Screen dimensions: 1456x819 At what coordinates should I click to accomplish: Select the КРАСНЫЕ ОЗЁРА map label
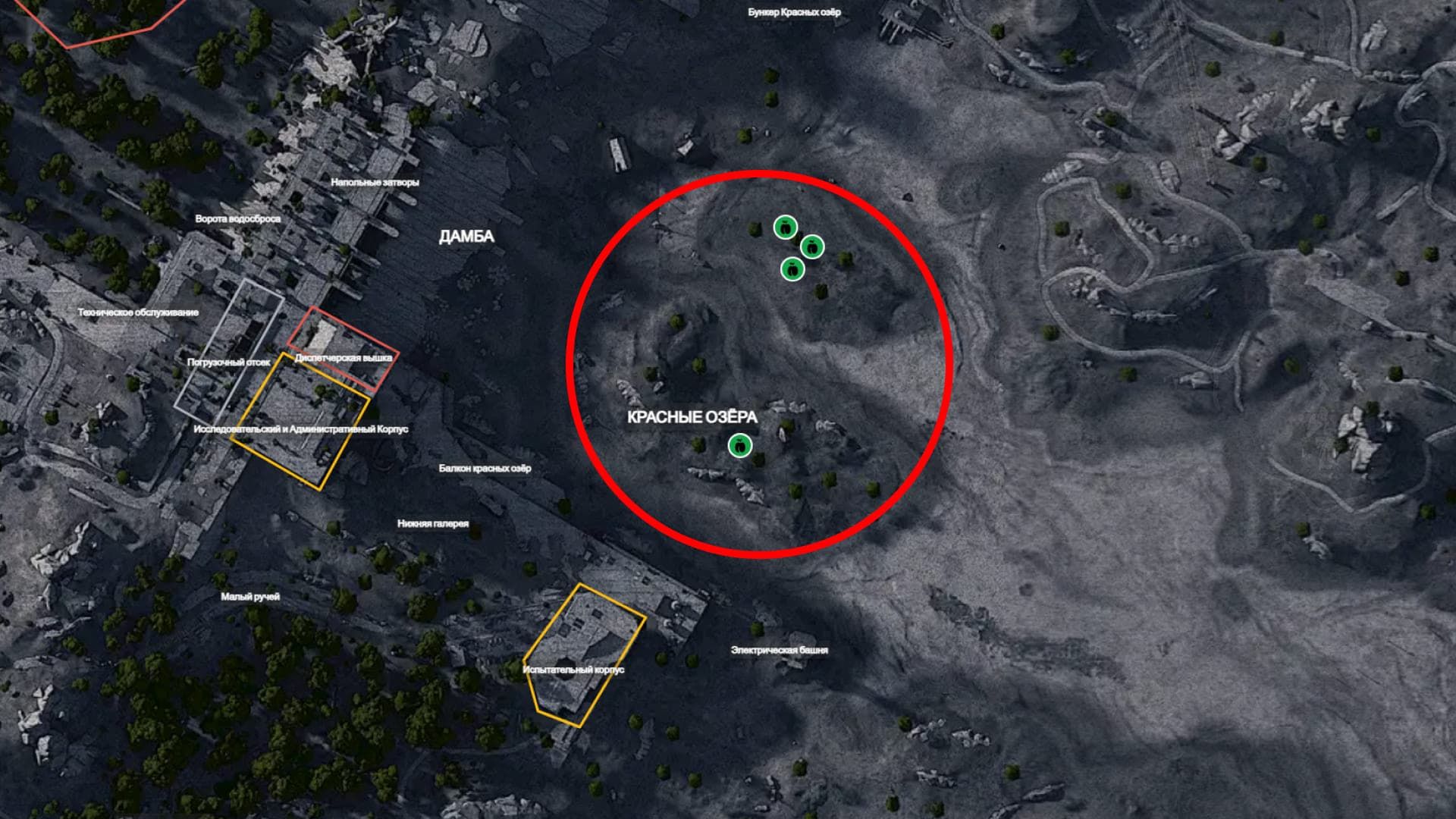click(x=692, y=418)
